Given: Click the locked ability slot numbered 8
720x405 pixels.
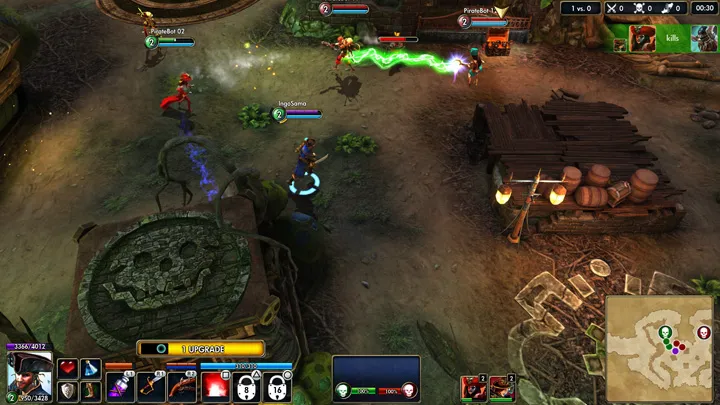Looking at the screenshot, I should [x=246, y=386].
